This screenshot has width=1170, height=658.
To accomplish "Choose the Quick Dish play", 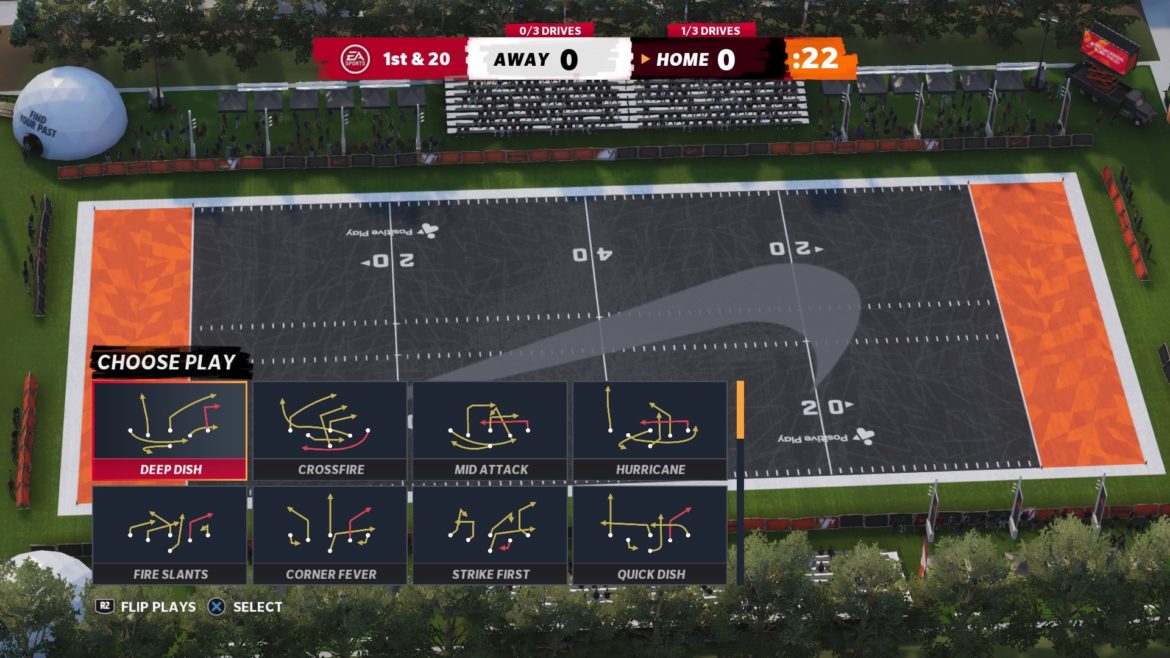I will (650, 534).
